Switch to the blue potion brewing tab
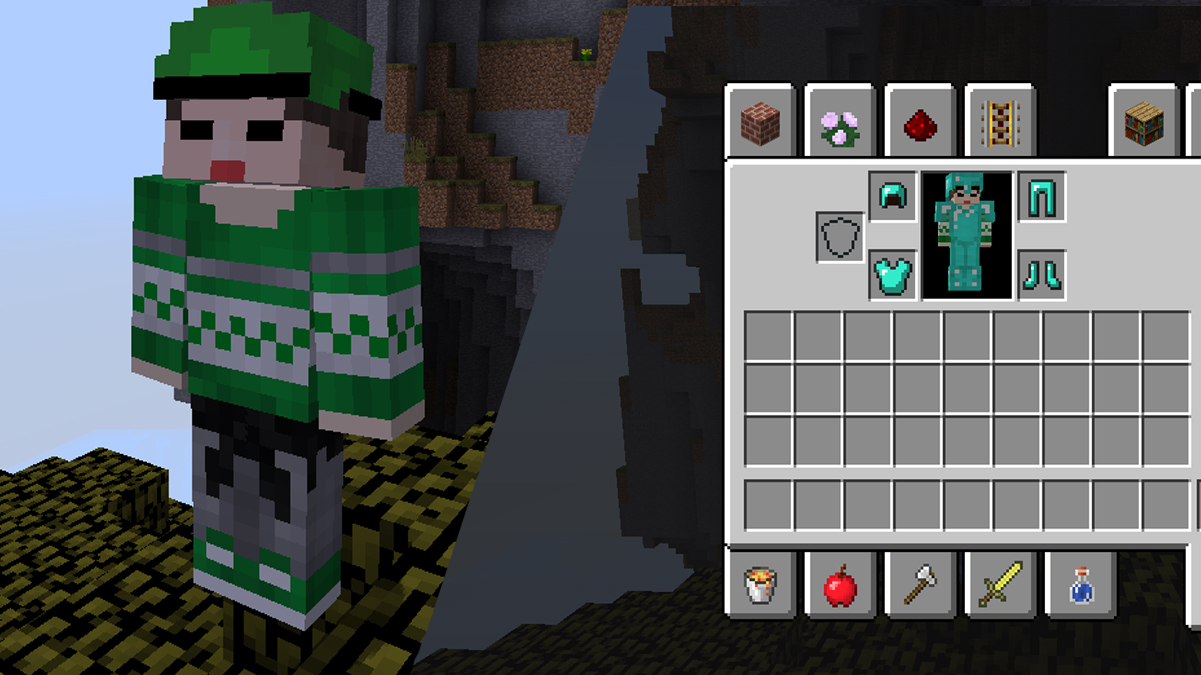 [1080, 585]
